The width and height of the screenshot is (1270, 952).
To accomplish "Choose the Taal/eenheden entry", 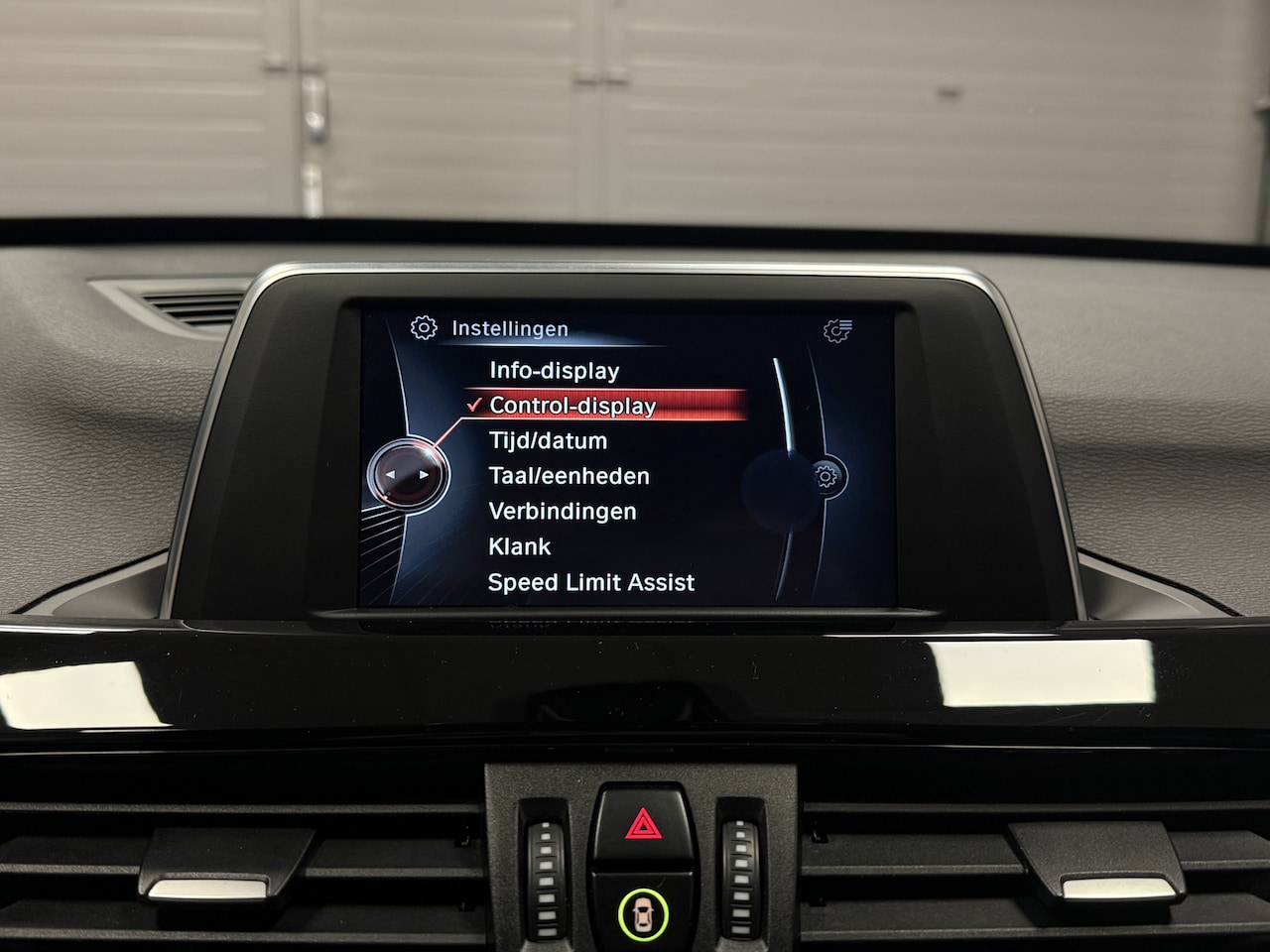I will point(569,476).
